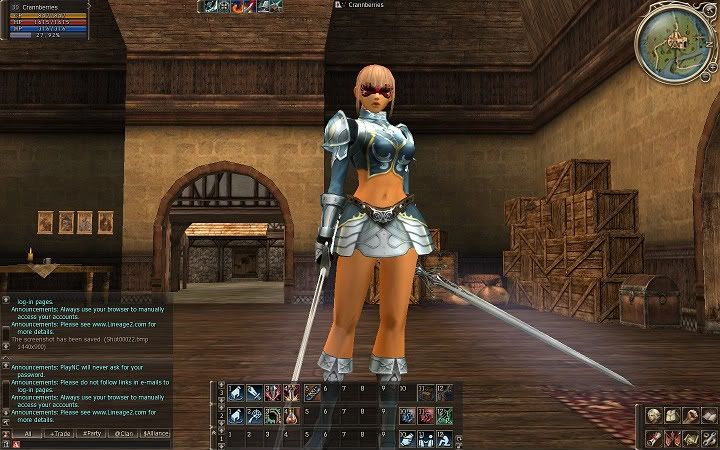Select the #Party chat tab
The width and height of the screenshot is (720, 450).
click(92, 434)
